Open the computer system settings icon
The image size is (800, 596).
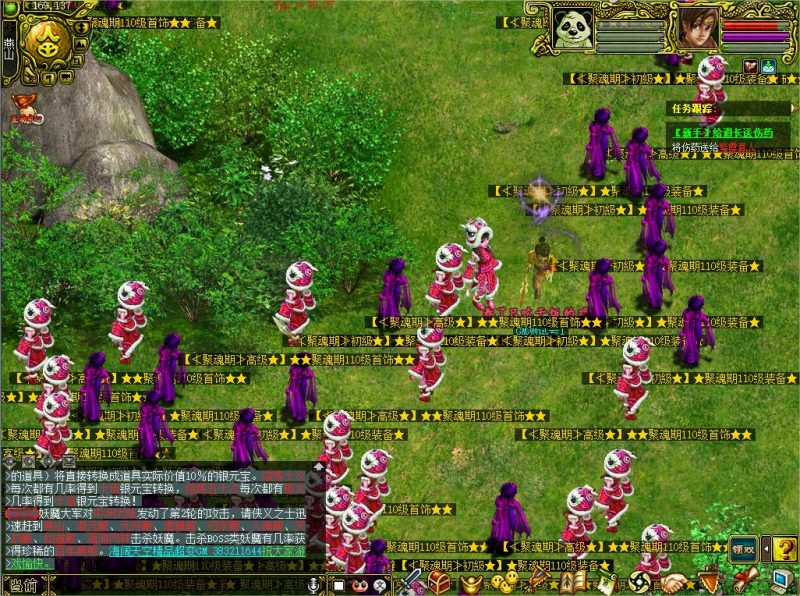[782, 582]
